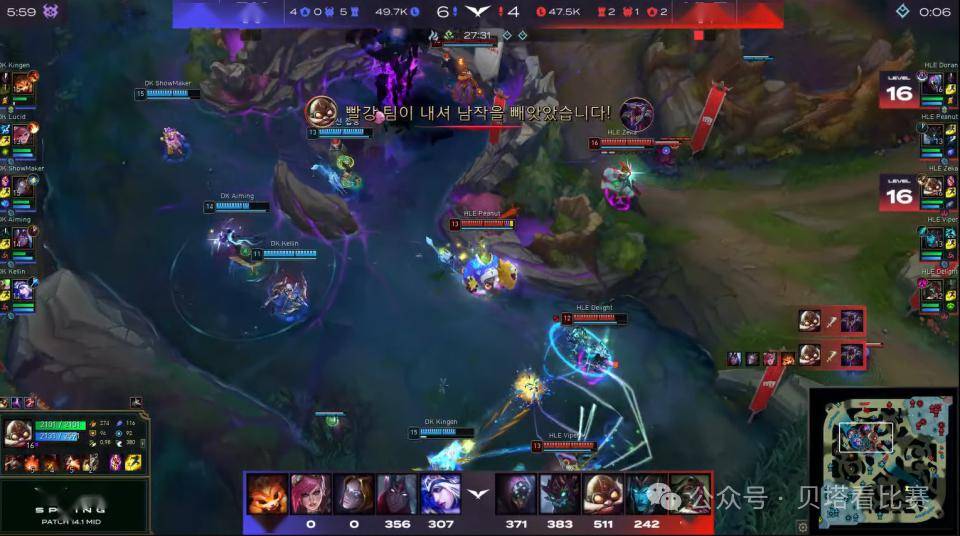
Task: Click the selected champion portrait in stats panel
Action: 18,432
